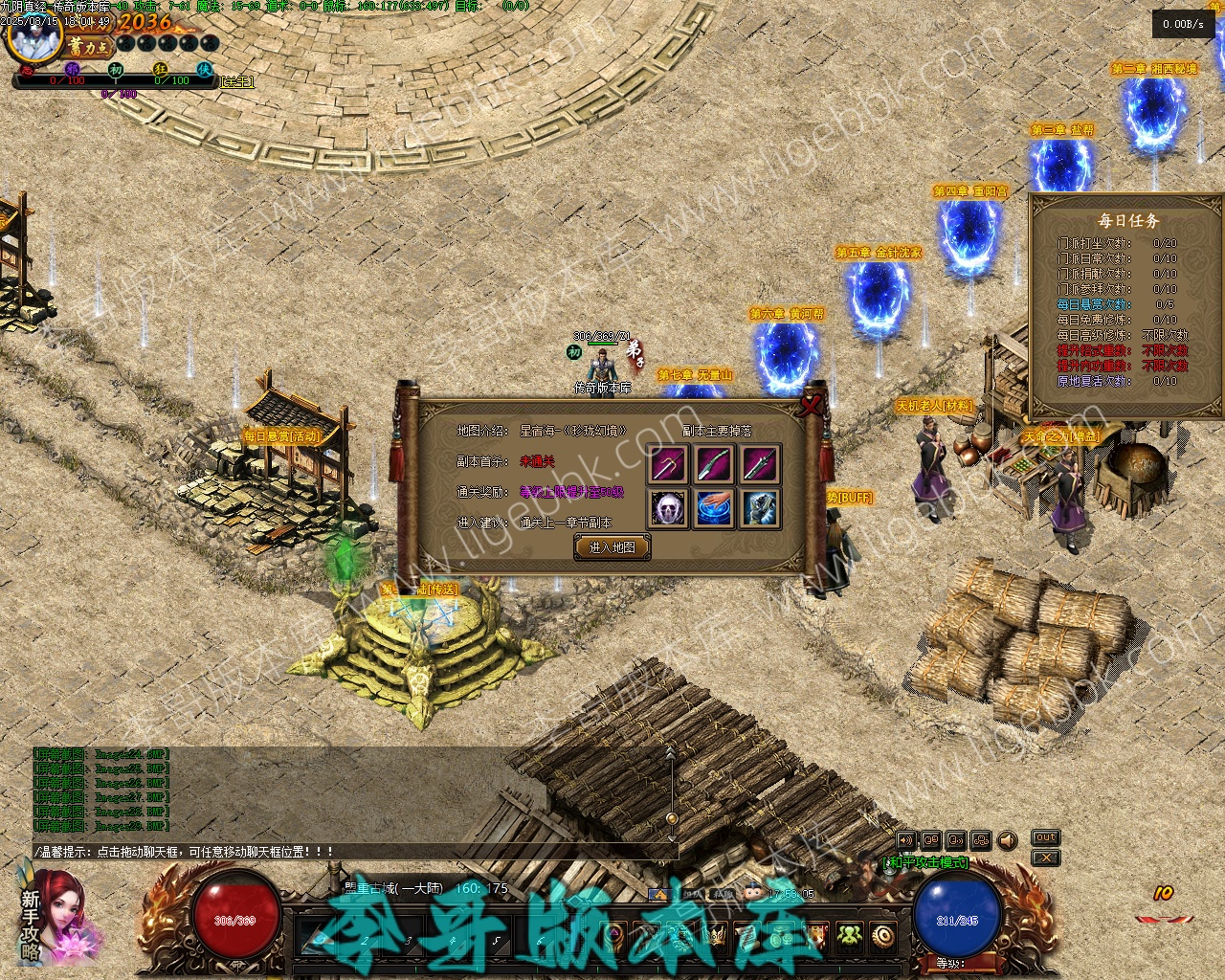Open the green skull hotbar icon
The height and width of the screenshot is (980, 1225).
[849, 935]
